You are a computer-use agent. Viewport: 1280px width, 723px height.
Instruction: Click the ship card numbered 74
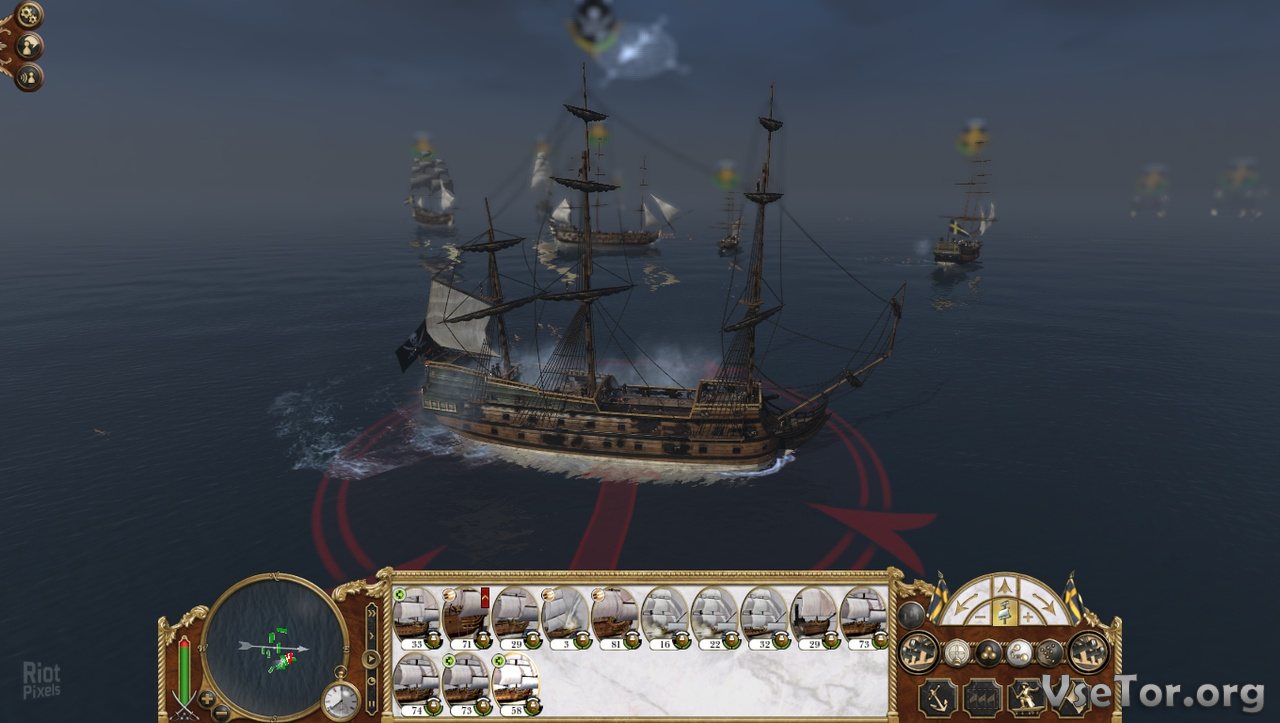click(x=416, y=682)
